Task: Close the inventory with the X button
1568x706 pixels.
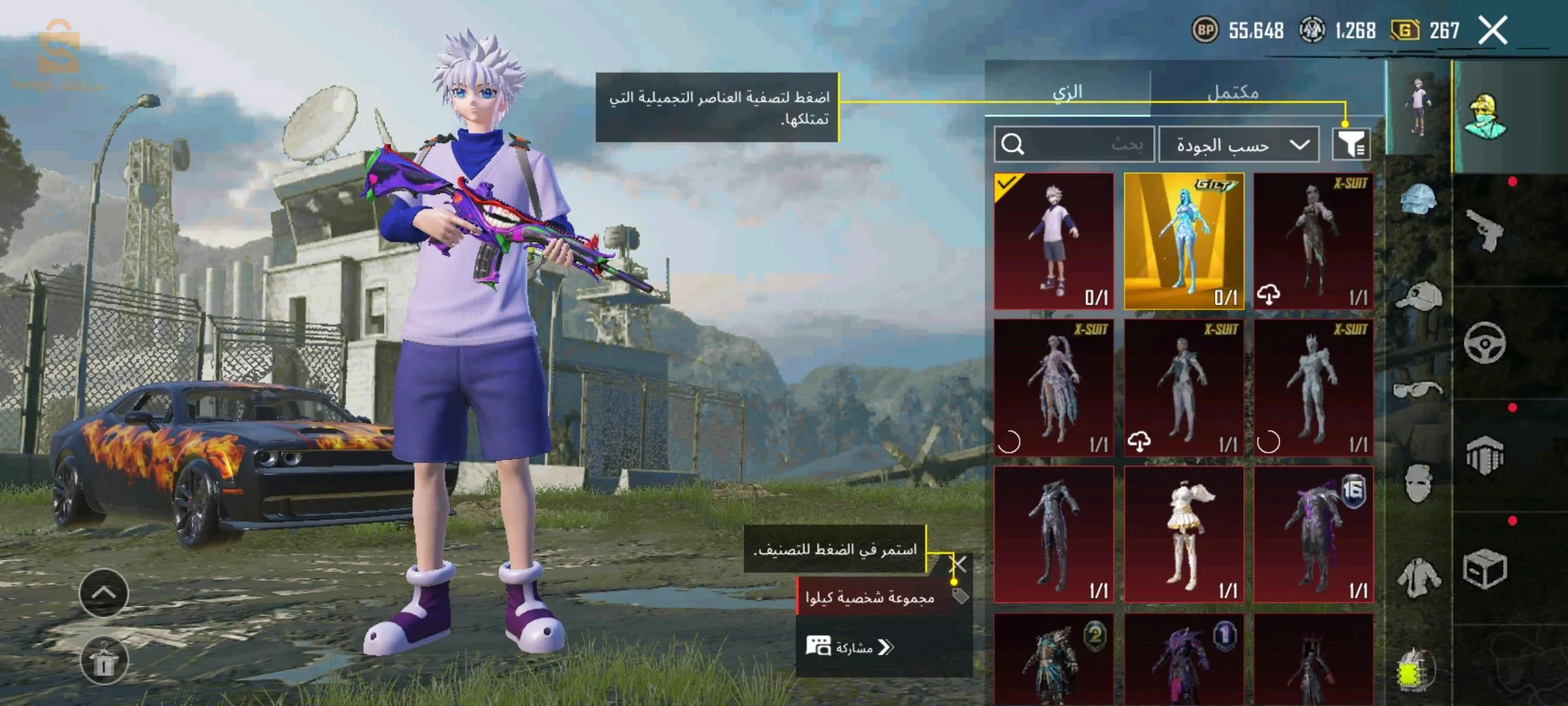Action: pyautogui.click(x=1493, y=30)
